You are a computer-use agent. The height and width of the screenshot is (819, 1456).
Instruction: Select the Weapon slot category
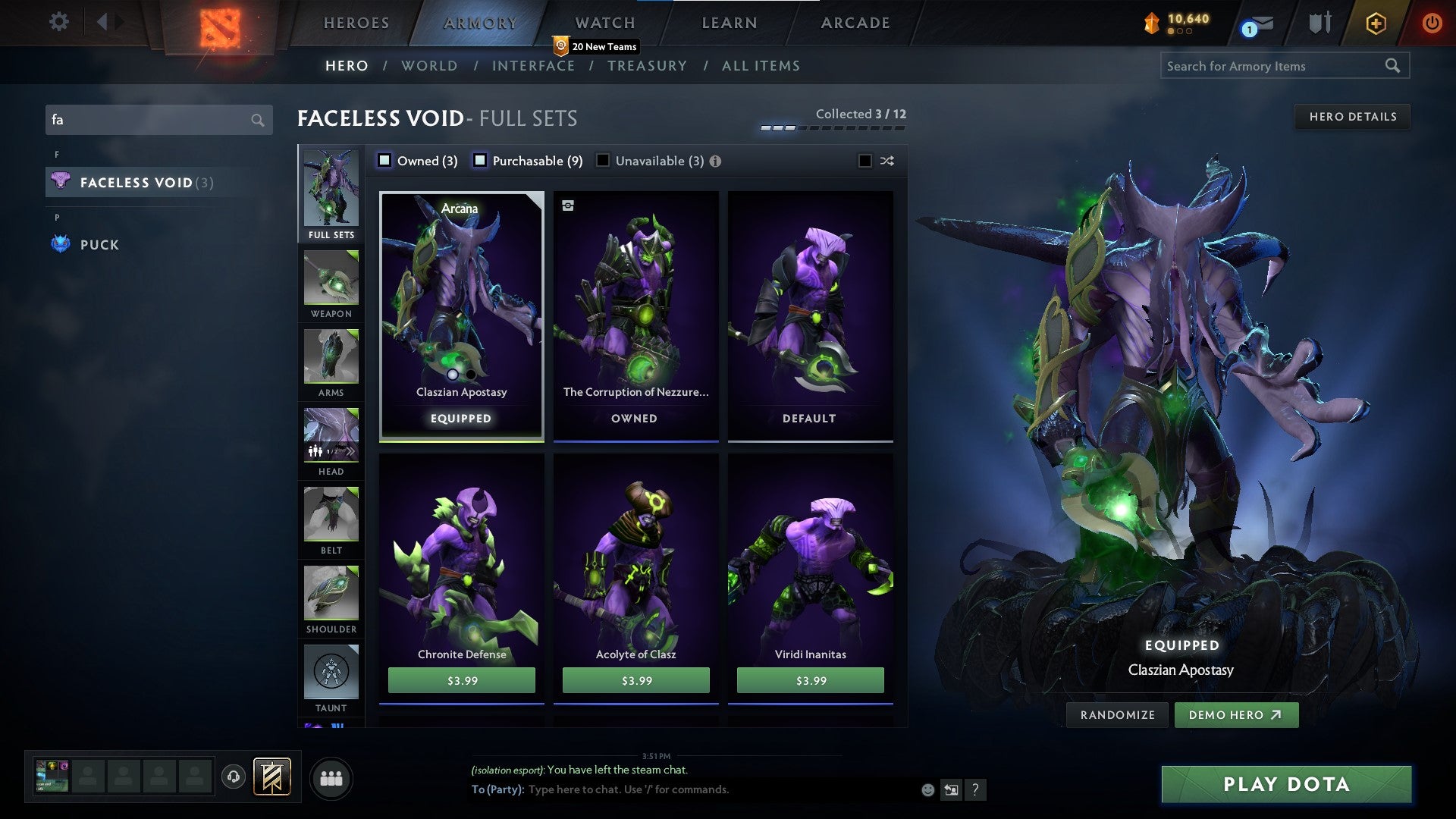click(331, 284)
